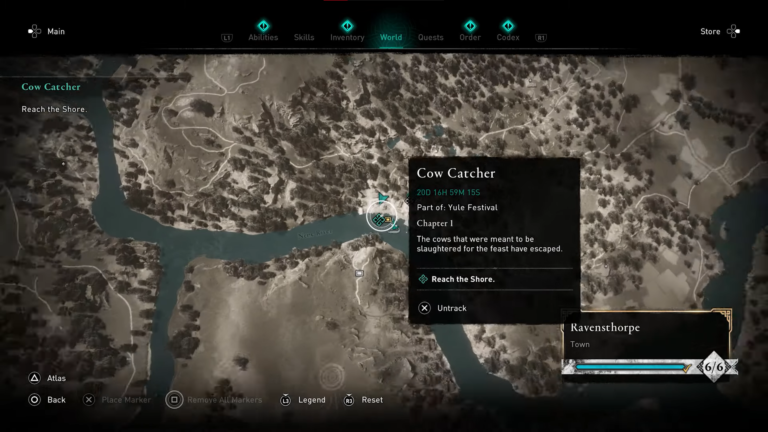768x432 pixels.
Task: Open the Quests tab
Action: click(431, 38)
